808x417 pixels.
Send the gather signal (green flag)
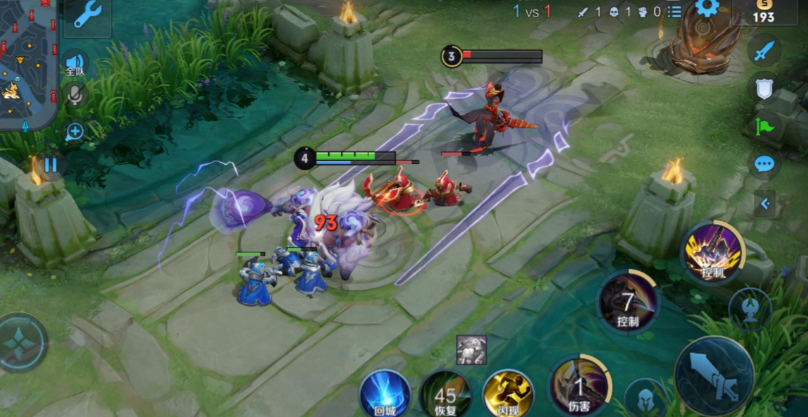point(764,127)
